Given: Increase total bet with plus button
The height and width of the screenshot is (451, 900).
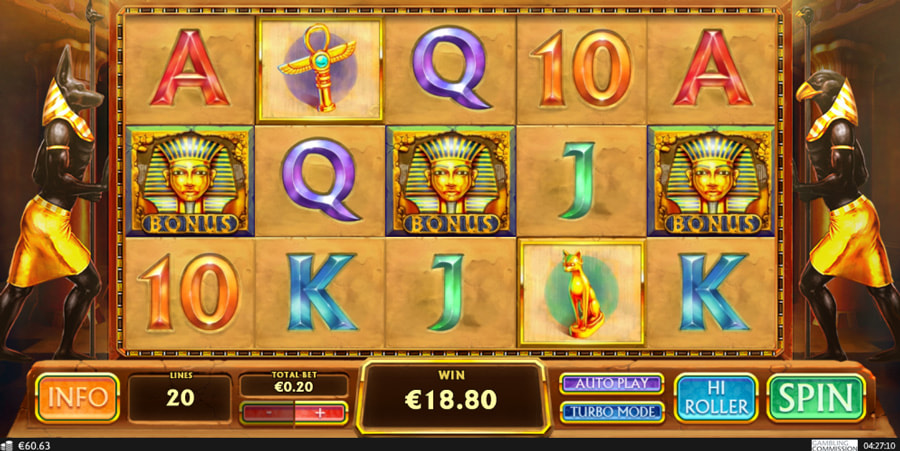Looking at the screenshot, I should 320,412.
